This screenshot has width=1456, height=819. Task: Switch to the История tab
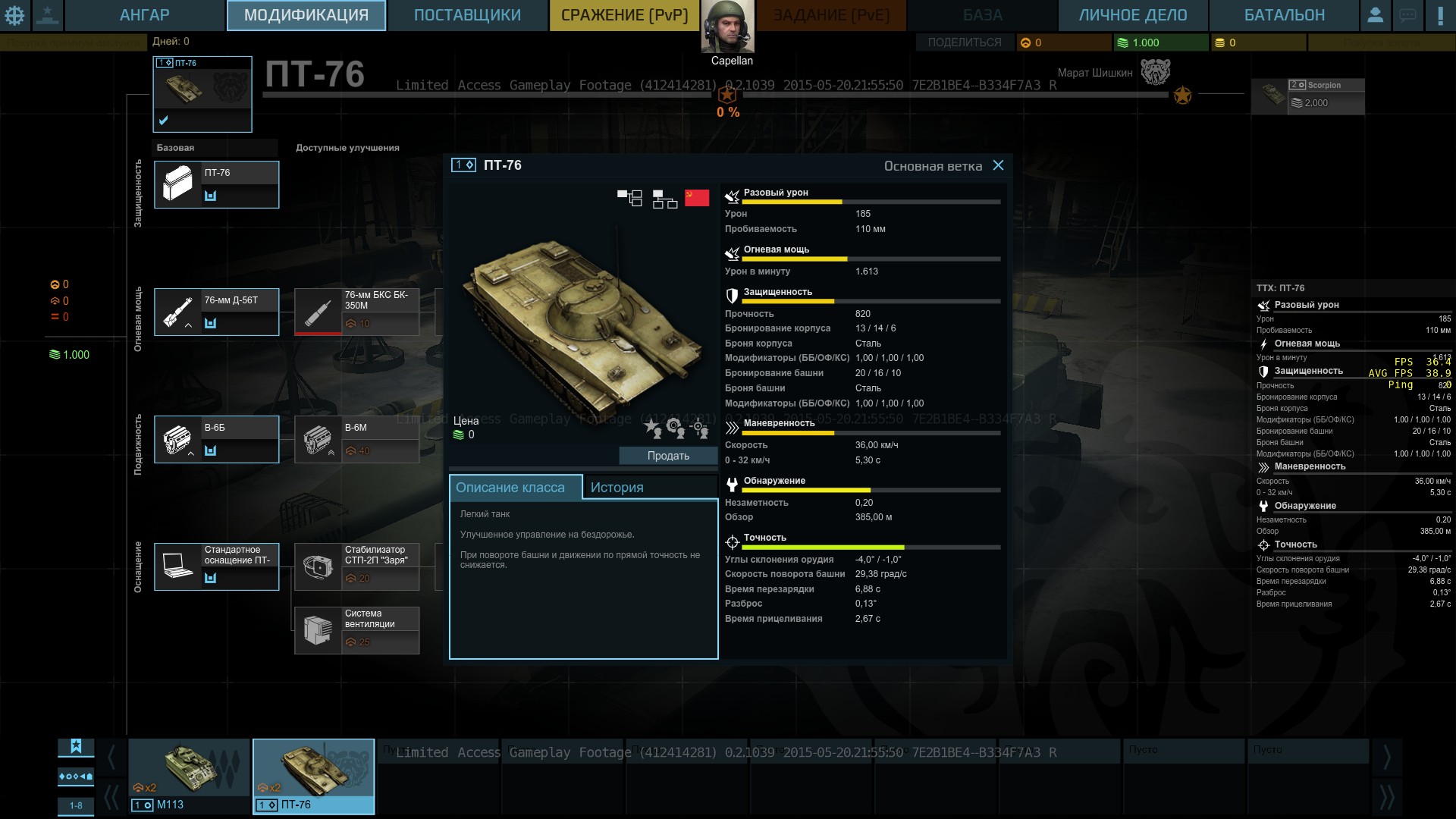click(x=617, y=488)
